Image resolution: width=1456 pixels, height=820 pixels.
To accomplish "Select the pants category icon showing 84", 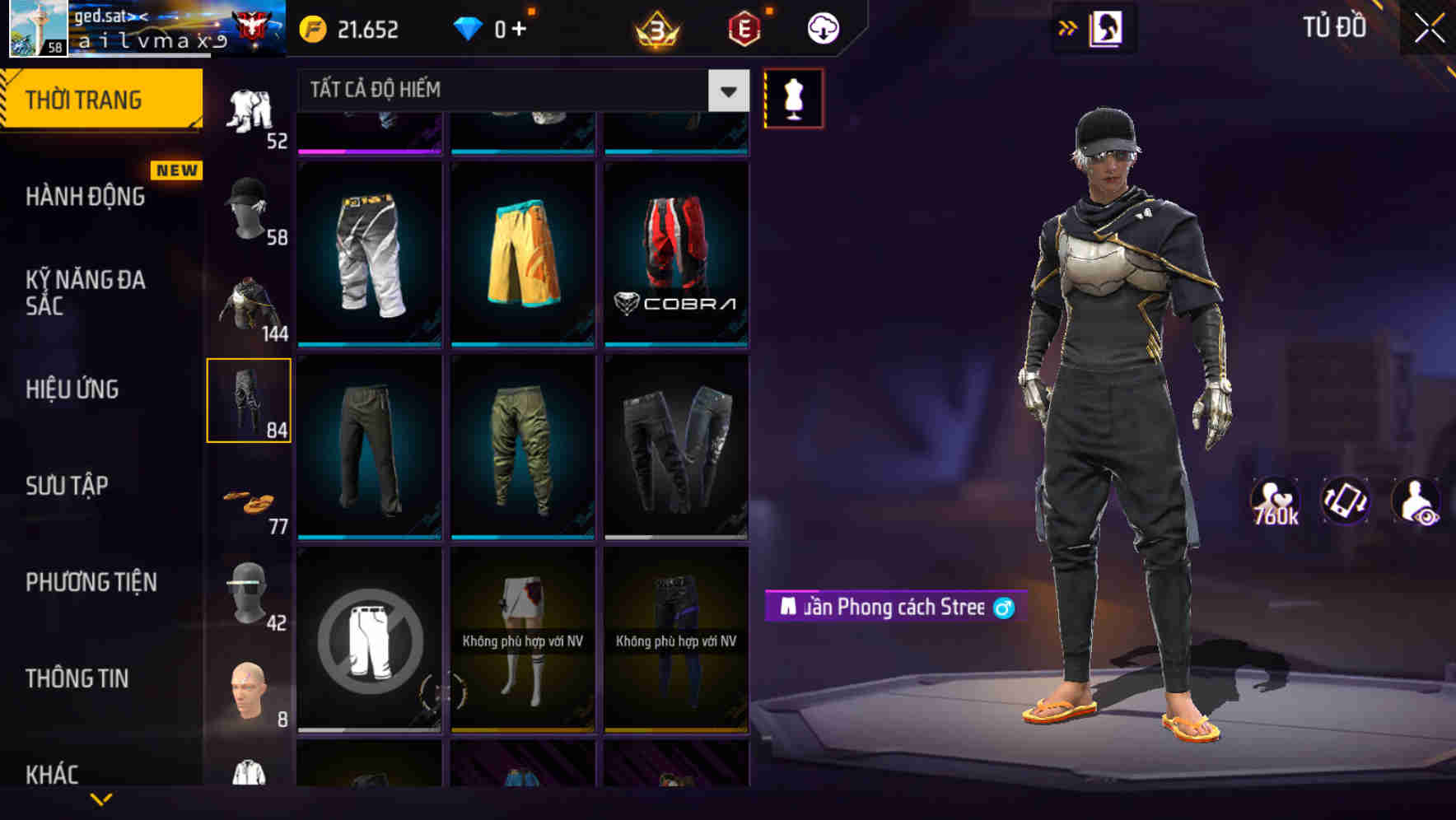I will point(250,401).
